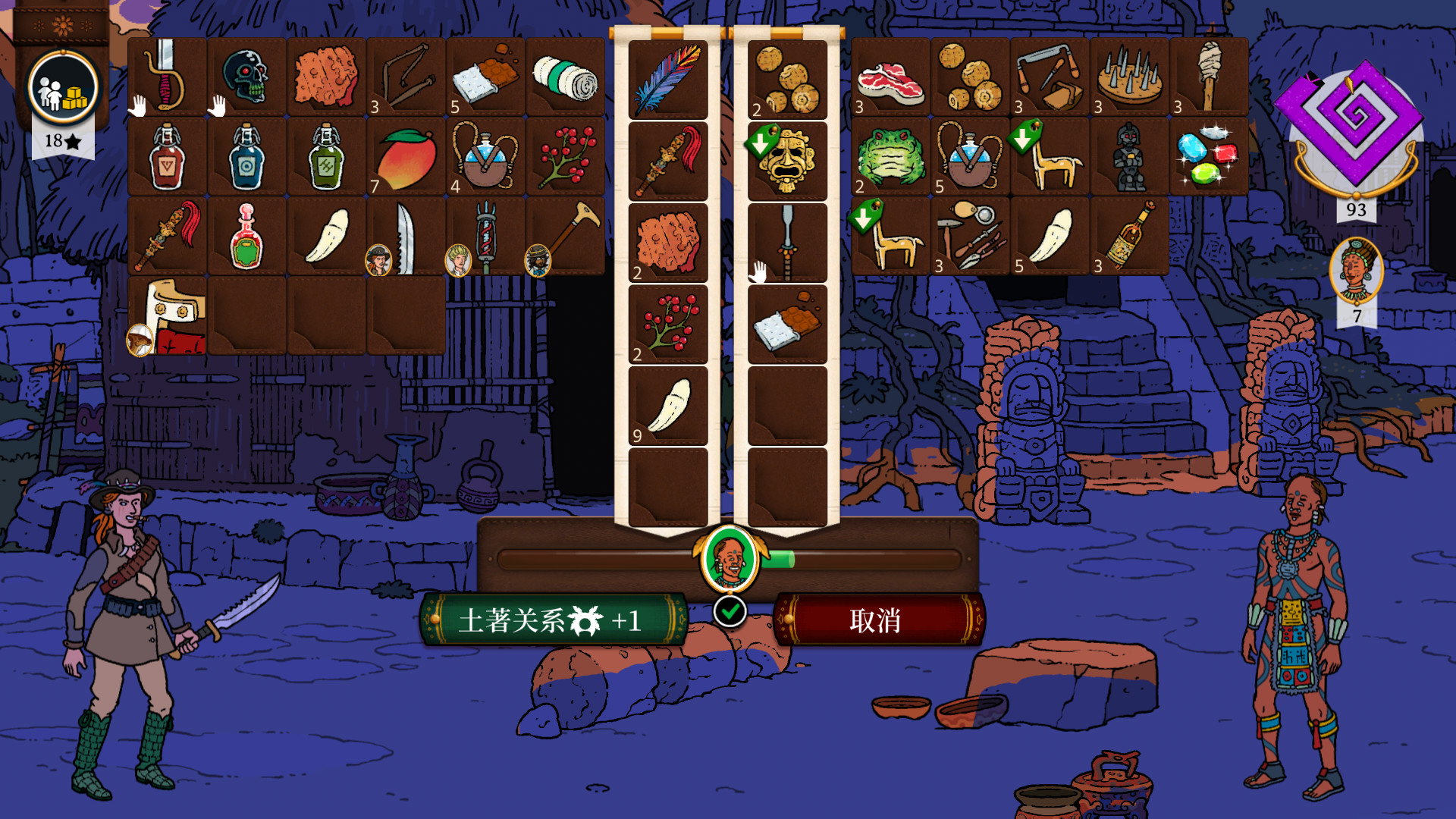Viewport: 1456px width, 819px height.
Task: Click the hand icon on the chisel in the offer
Action: 761,269
